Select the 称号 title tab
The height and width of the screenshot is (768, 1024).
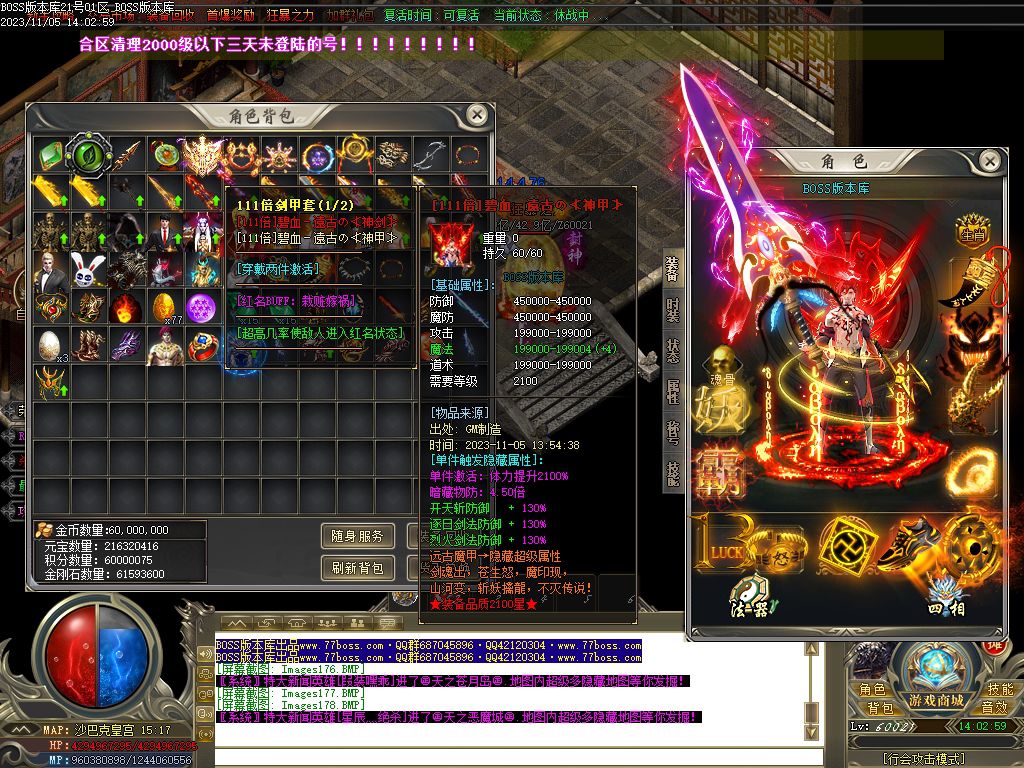pyautogui.click(x=672, y=432)
